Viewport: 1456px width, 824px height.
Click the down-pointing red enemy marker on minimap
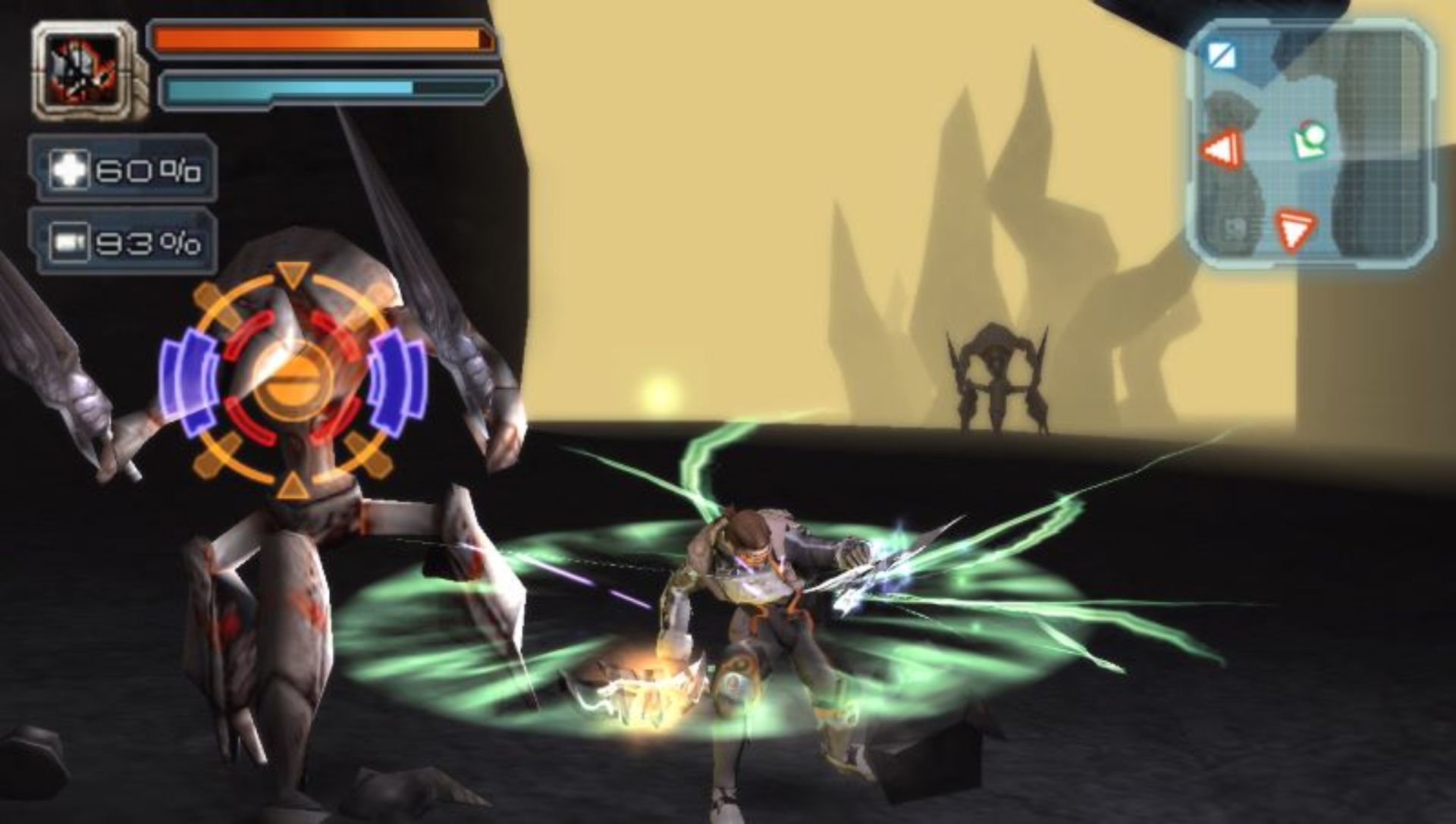point(1295,228)
